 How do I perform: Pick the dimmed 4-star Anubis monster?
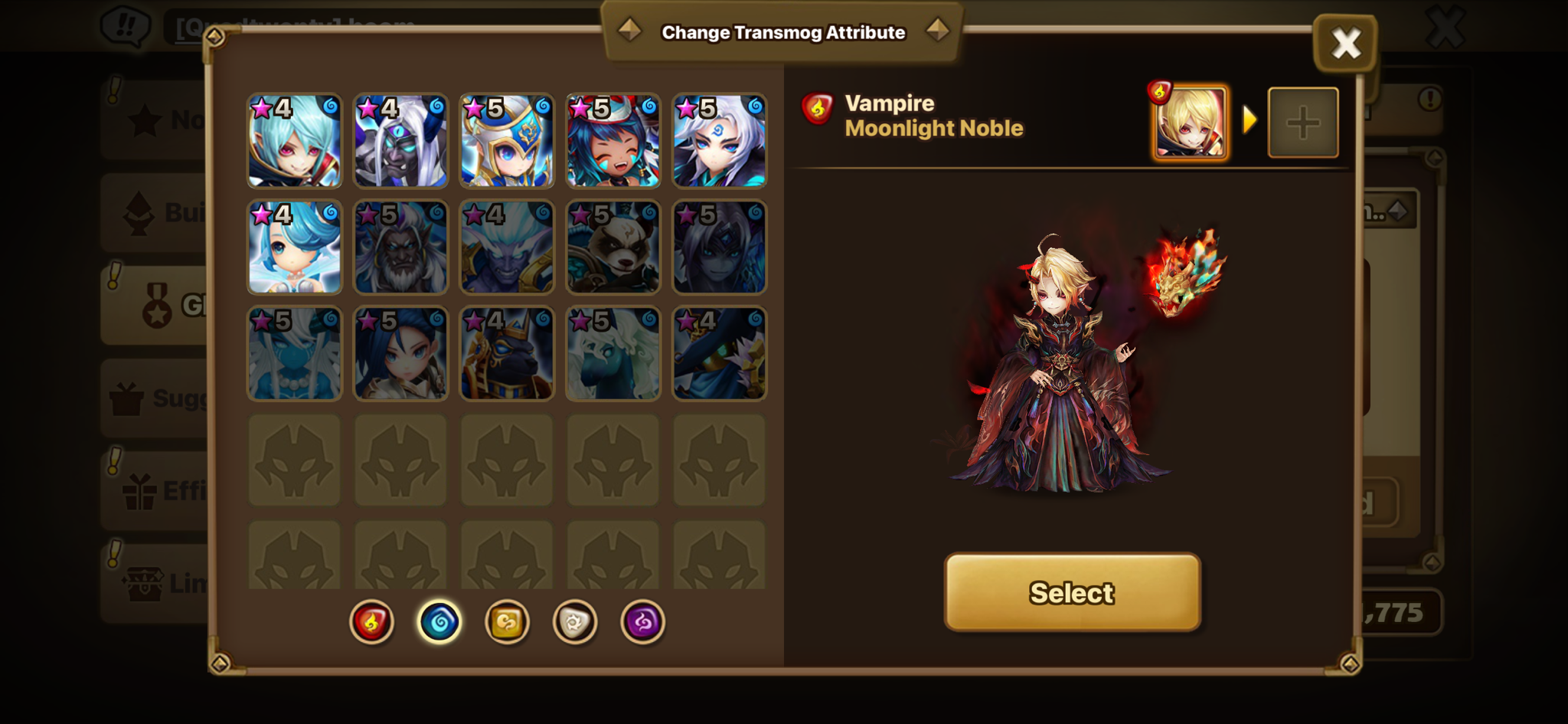tap(507, 354)
